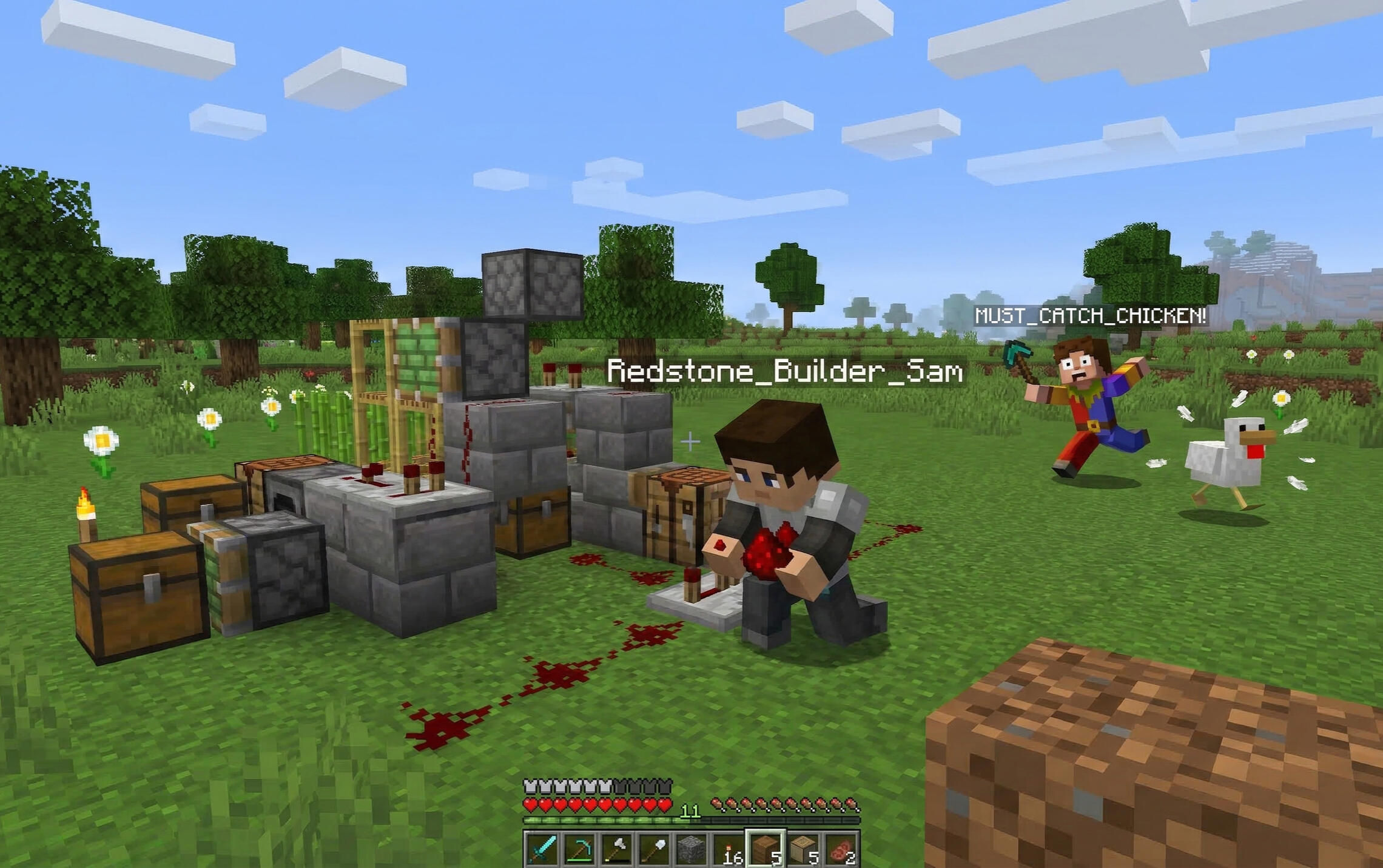Image resolution: width=1383 pixels, height=868 pixels.
Task: Select the diamond sword hotbar slot
Action: pos(542,849)
